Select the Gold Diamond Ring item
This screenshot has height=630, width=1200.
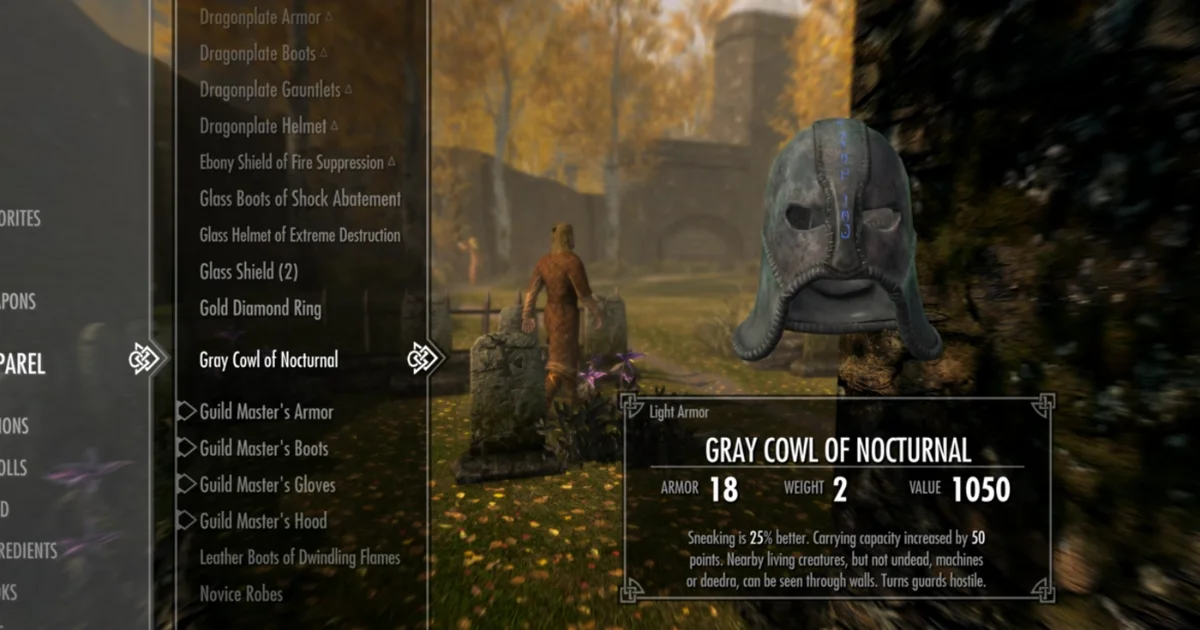pyautogui.click(x=260, y=308)
